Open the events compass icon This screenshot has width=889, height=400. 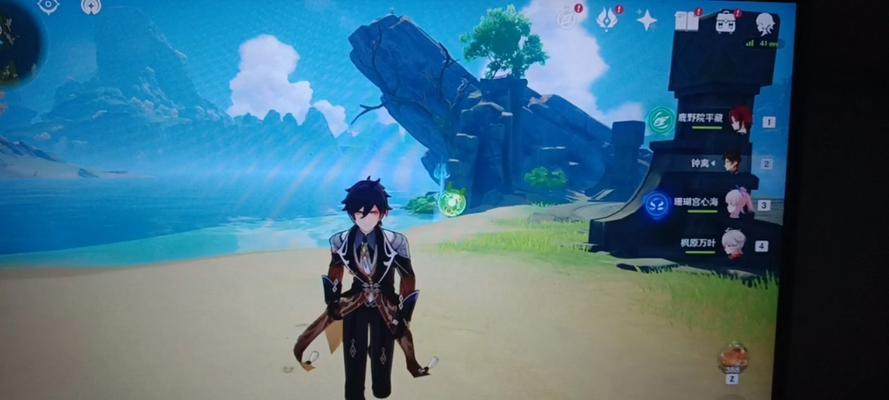567,18
